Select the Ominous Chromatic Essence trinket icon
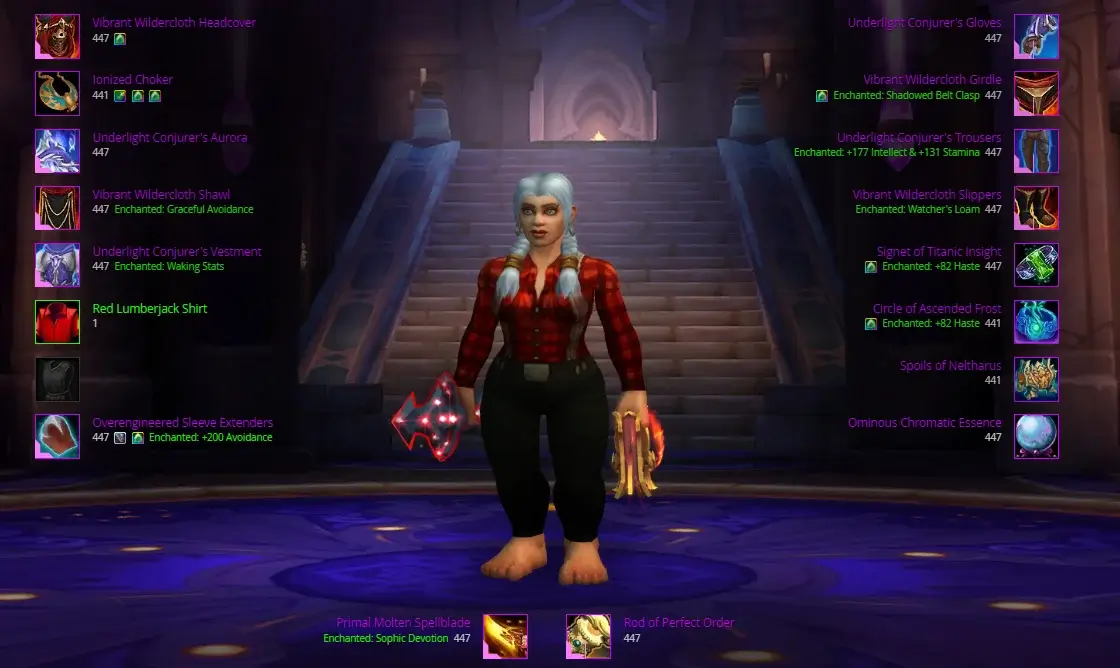1120x668 pixels. [x=1036, y=436]
